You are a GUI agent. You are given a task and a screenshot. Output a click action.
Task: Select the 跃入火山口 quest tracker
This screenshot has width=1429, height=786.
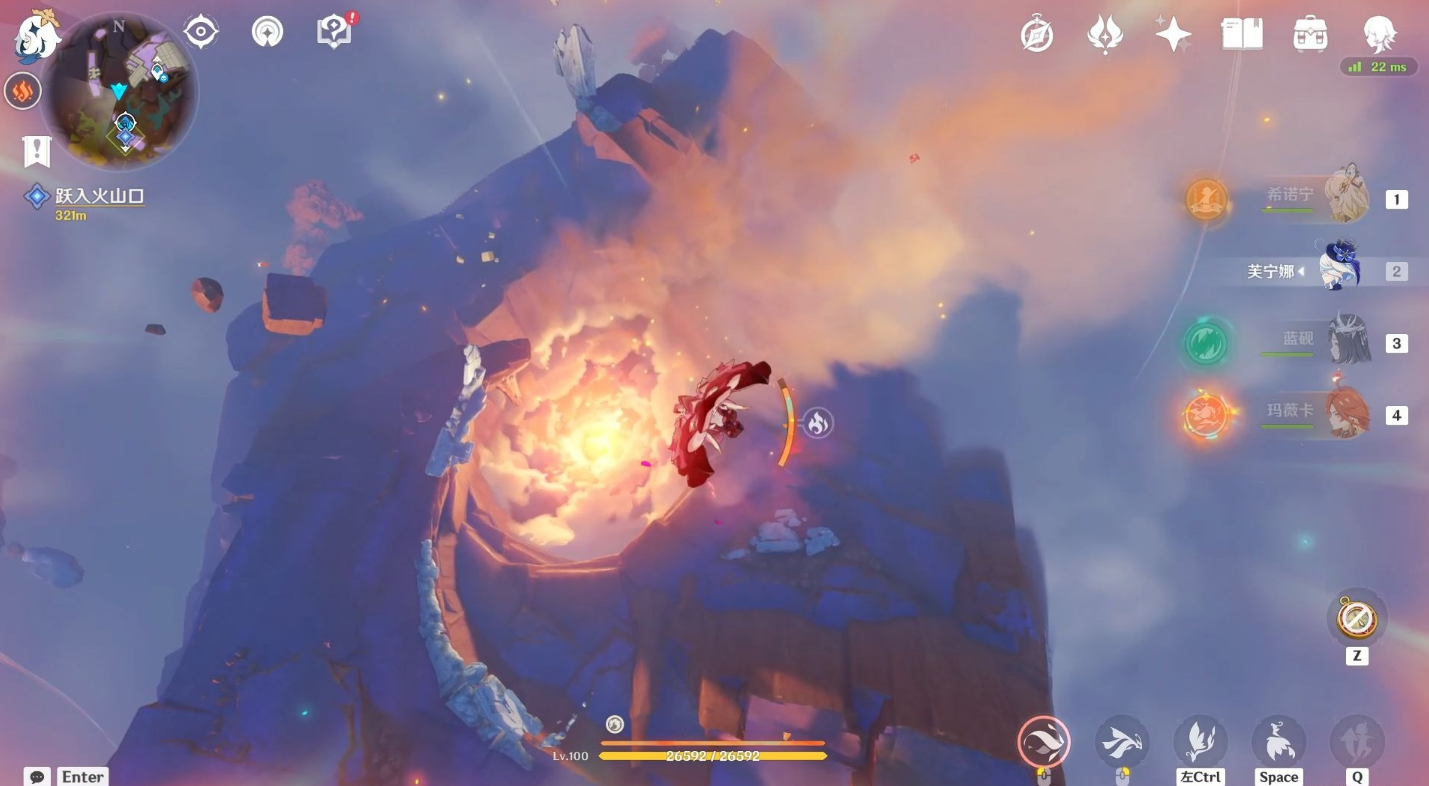(99, 197)
